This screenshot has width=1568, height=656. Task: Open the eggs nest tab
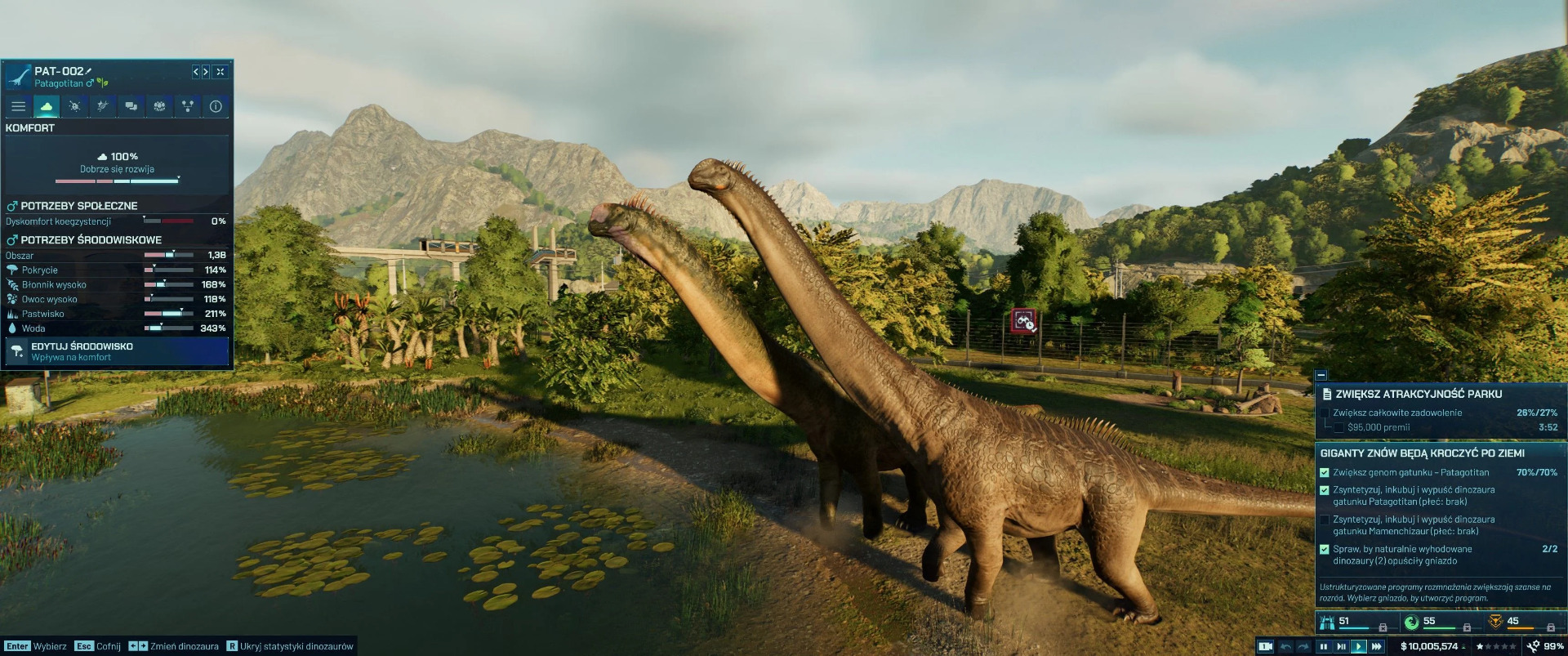(159, 106)
